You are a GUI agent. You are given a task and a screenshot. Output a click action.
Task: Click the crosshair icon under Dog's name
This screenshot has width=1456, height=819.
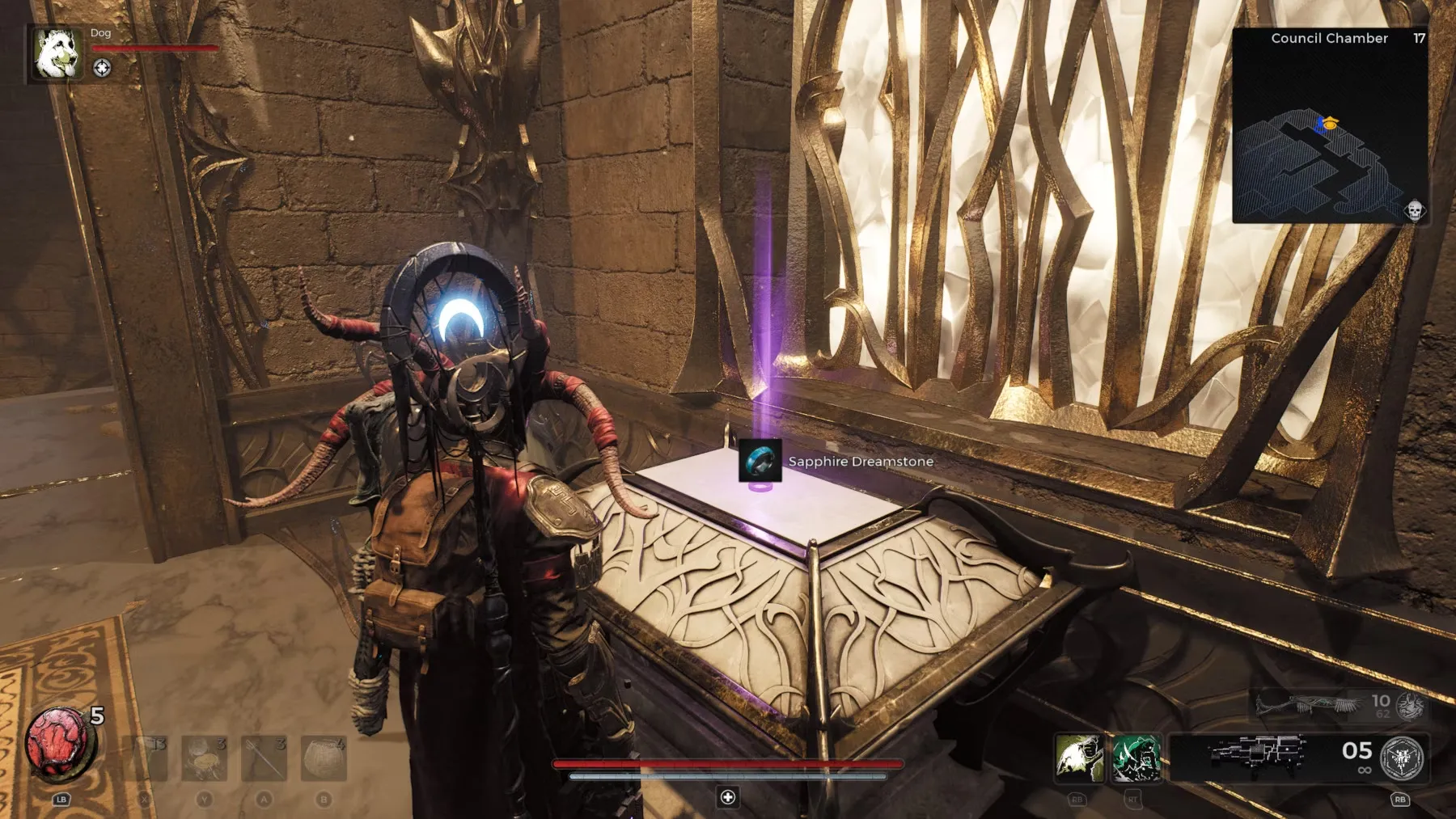[x=102, y=68]
